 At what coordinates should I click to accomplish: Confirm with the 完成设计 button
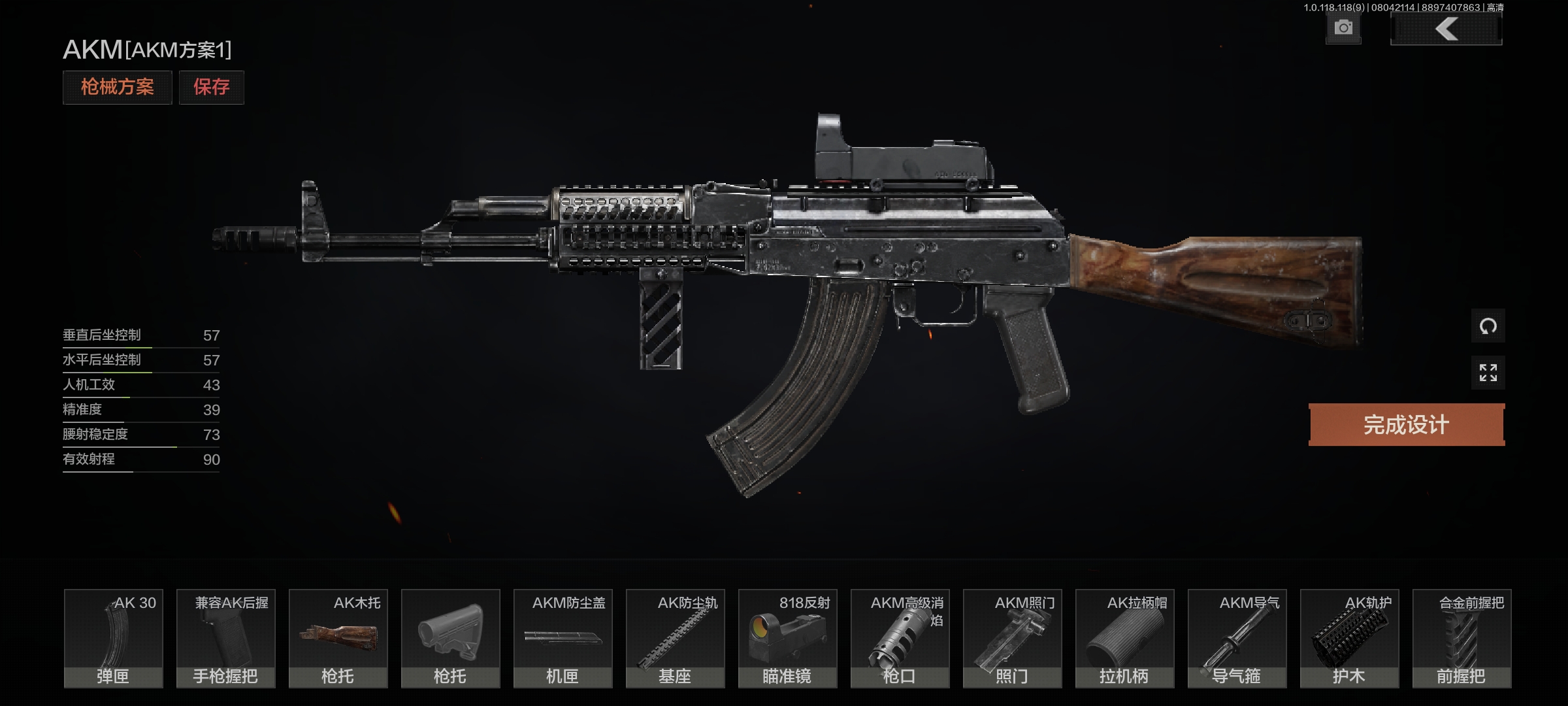pyautogui.click(x=1406, y=425)
